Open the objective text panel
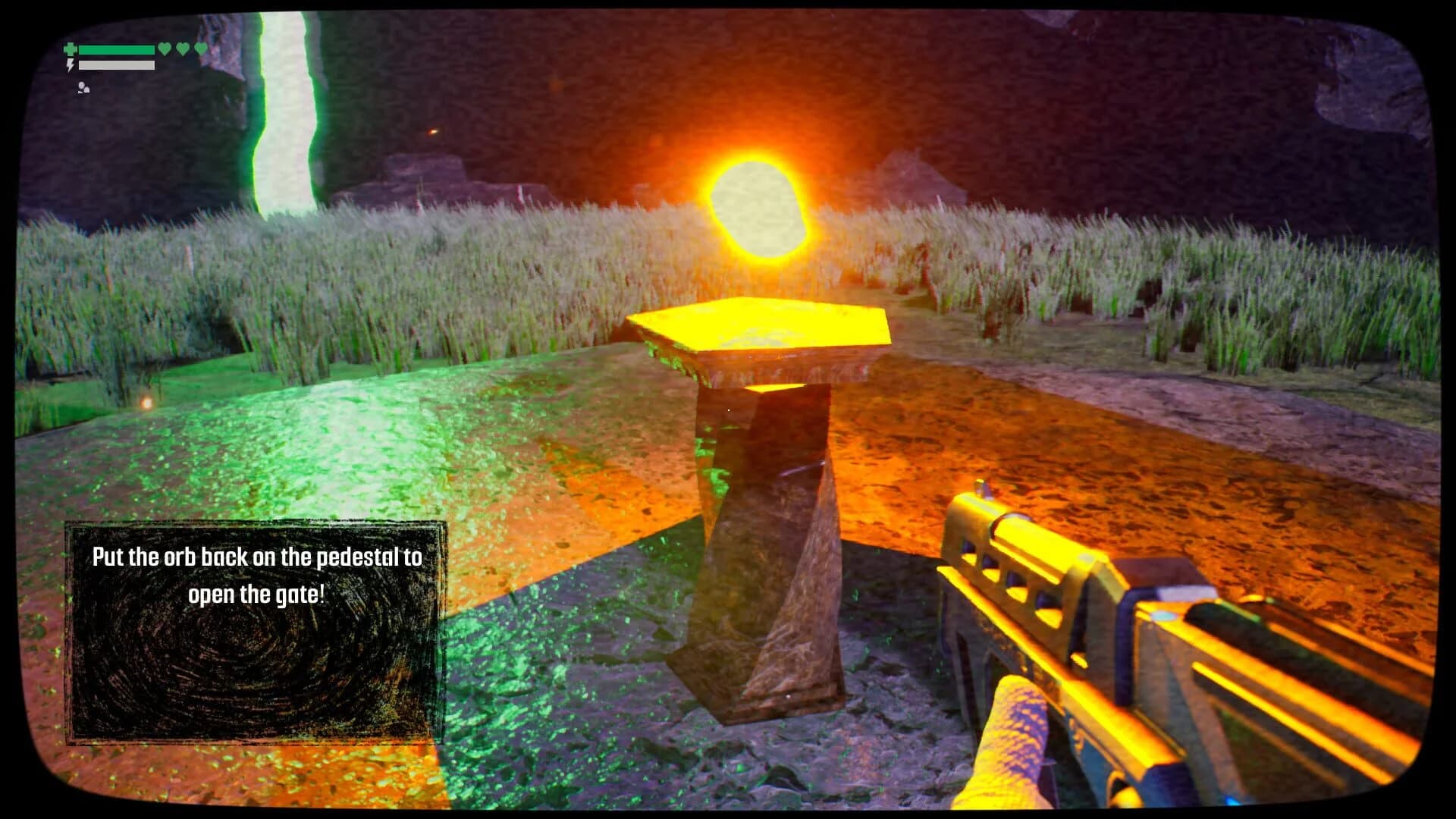 coord(254,576)
